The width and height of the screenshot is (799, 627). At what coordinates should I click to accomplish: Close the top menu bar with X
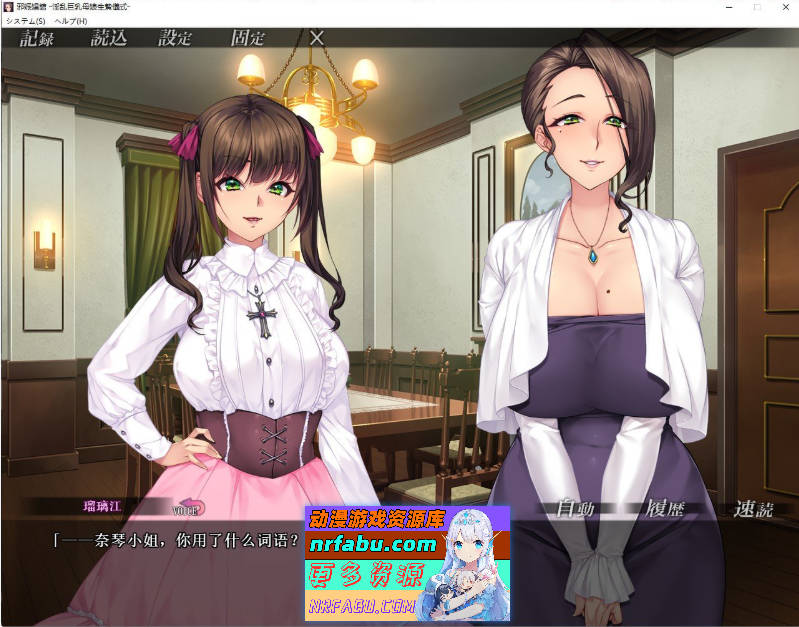(x=317, y=38)
